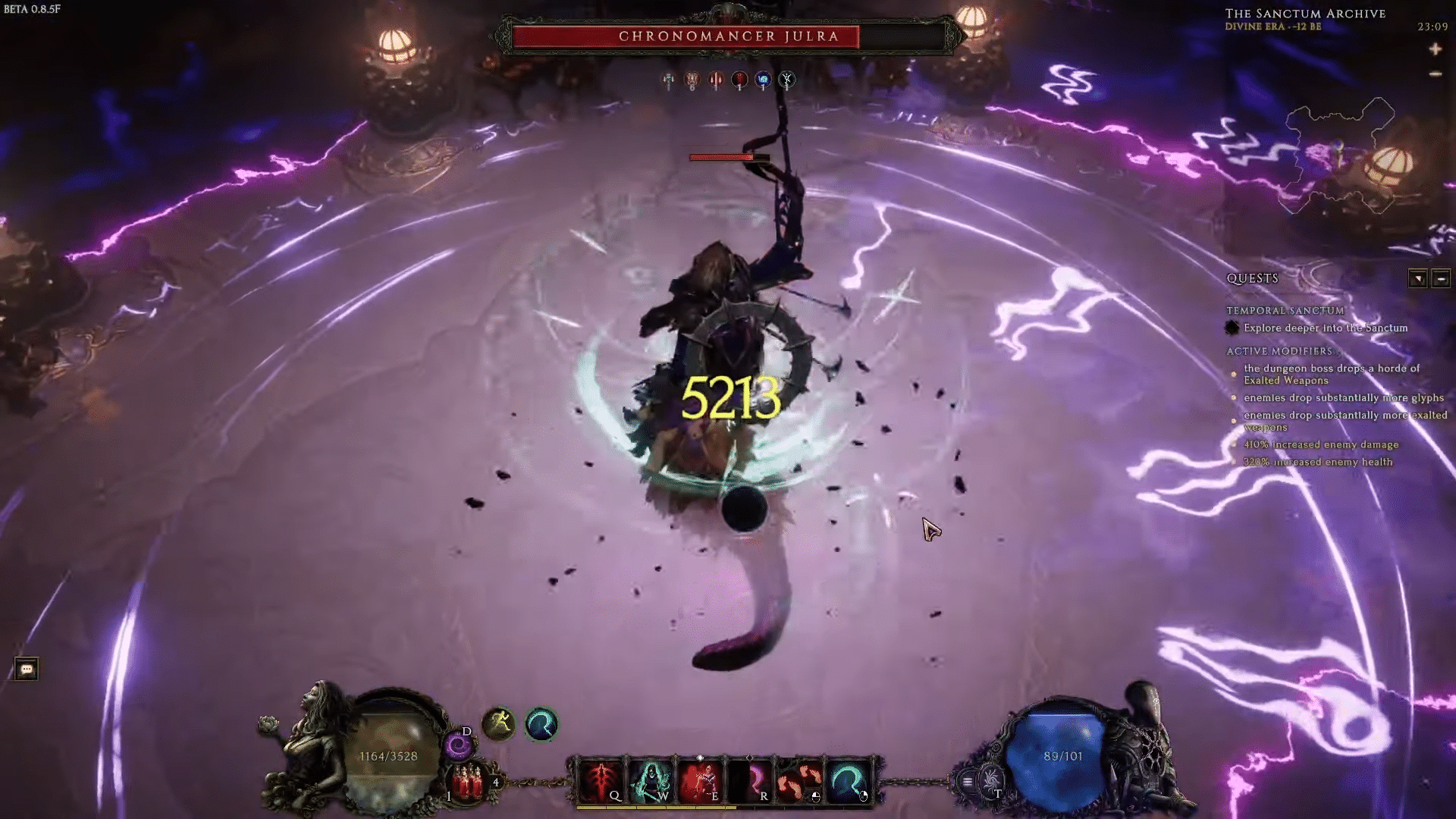Collapse the Quests panel using the arrow button

1417,278
